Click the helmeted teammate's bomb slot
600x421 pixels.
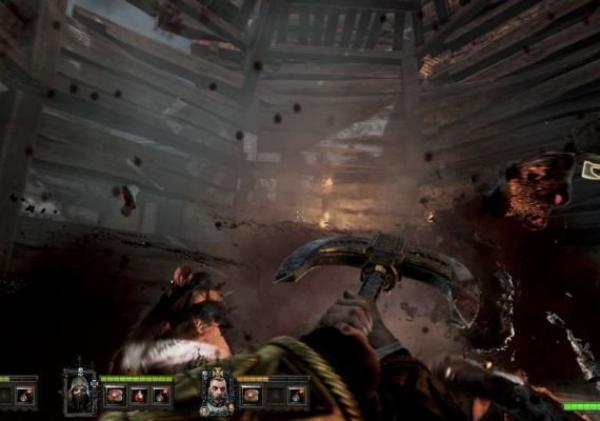159,396
